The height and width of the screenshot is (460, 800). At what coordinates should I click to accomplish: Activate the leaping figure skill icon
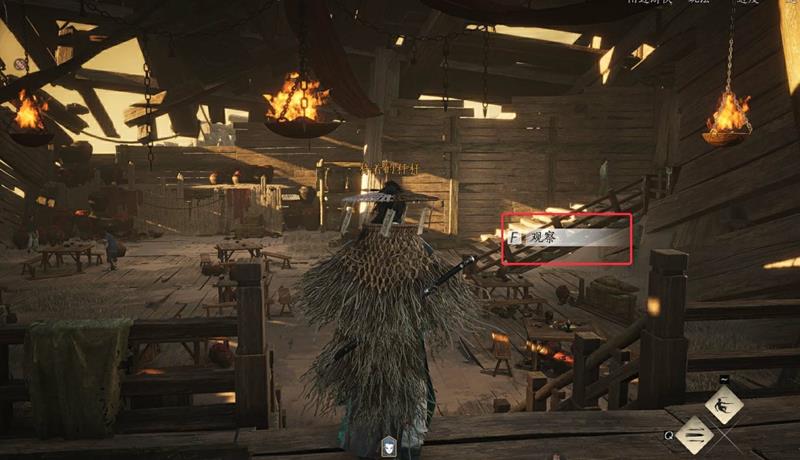tap(723, 405)
